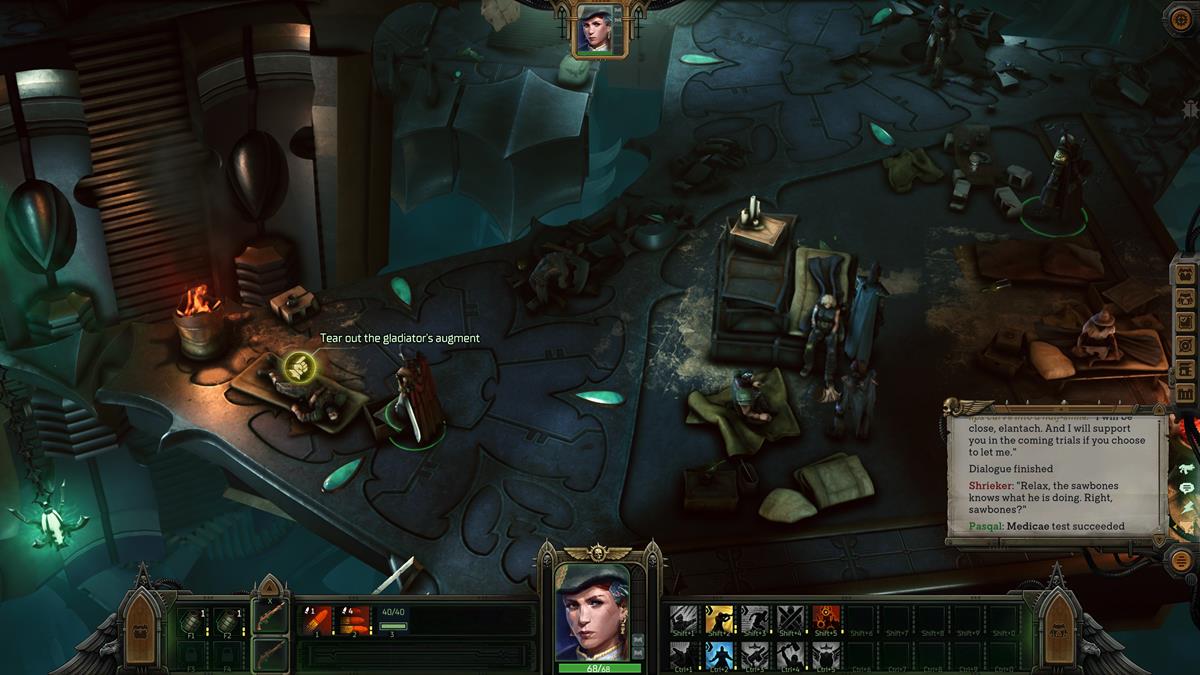Activate the blue glowing Ctrl+2 ability
Screen dimensions: 1200x675
[719, 655]
